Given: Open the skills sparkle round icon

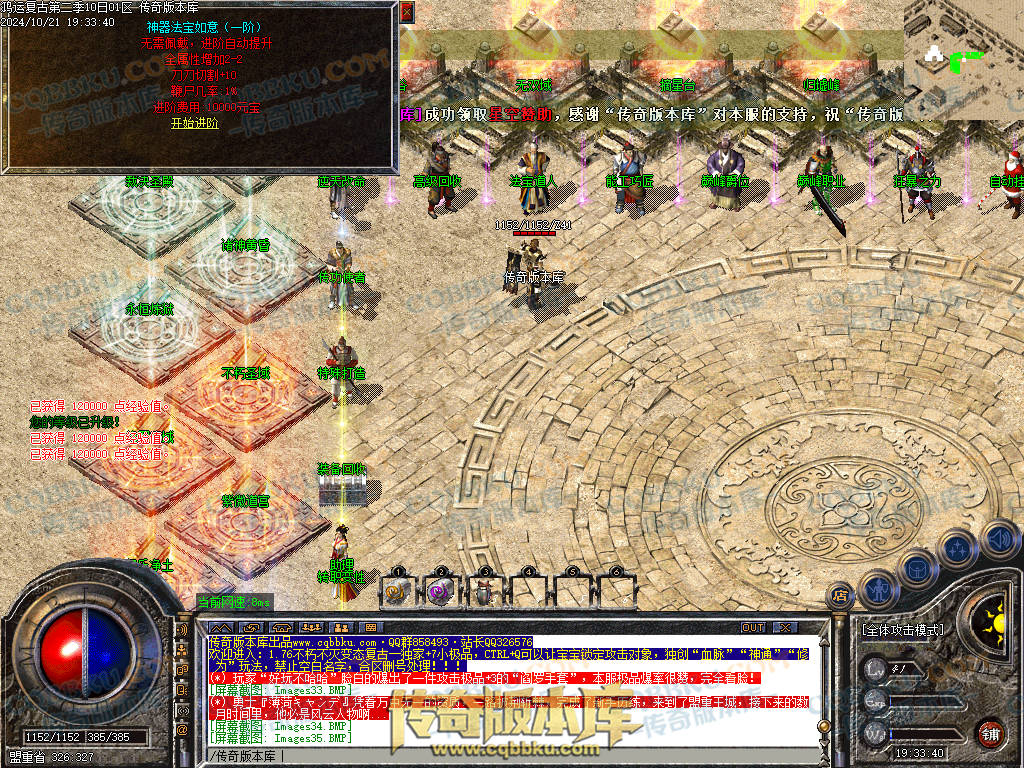Looking at the screenshot, I should click(x=958, y=549).
